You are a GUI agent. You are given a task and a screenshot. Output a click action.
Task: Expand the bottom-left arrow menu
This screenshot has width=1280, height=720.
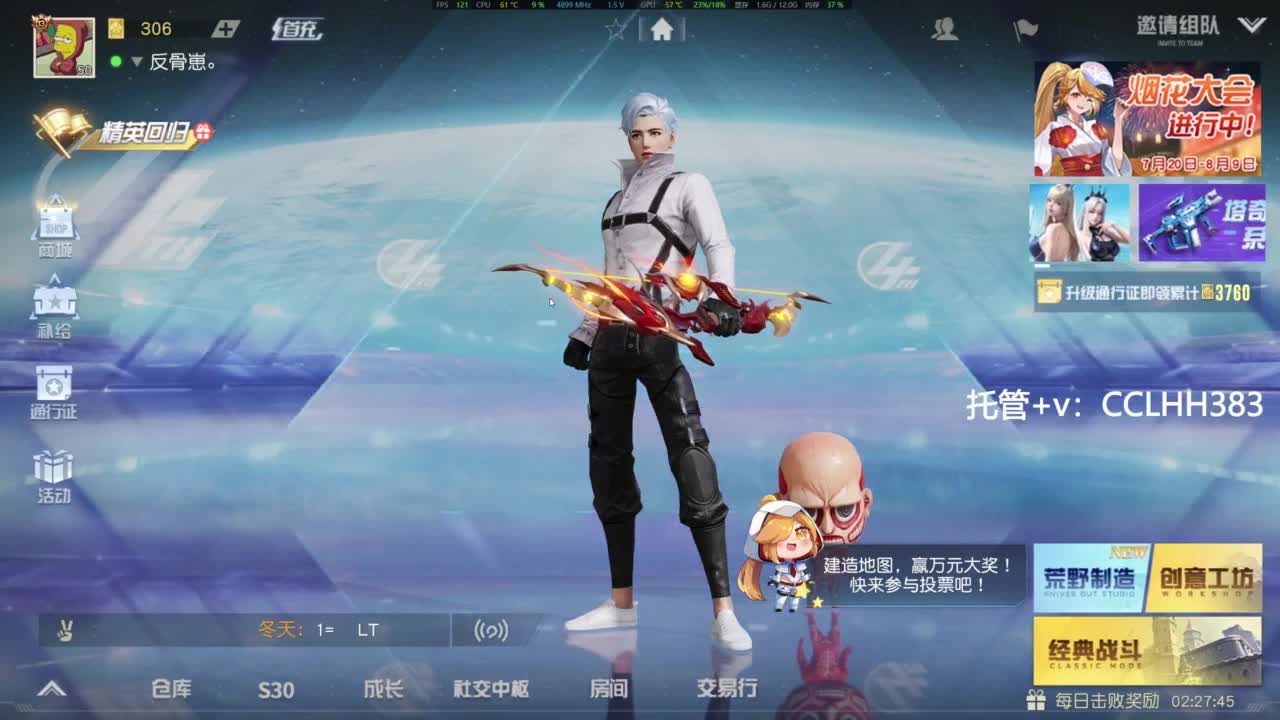click(x=50, y=688)
